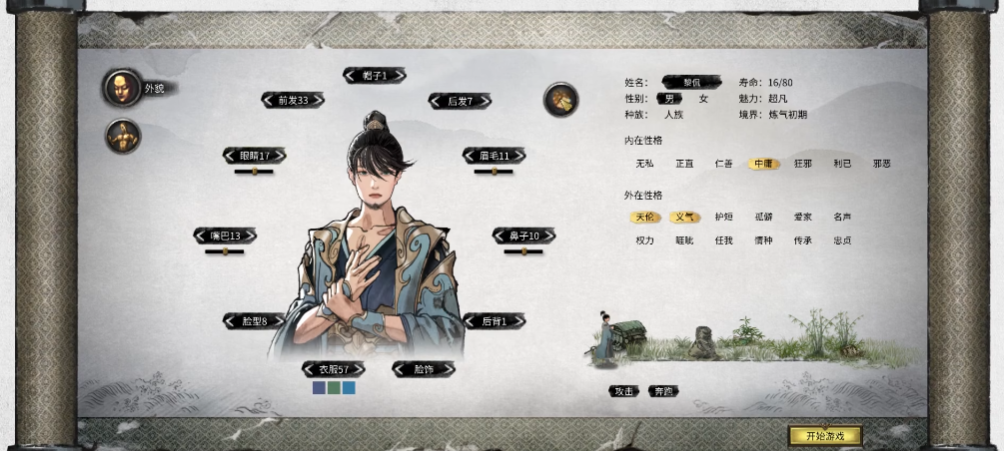Select female gender 女

703,99
